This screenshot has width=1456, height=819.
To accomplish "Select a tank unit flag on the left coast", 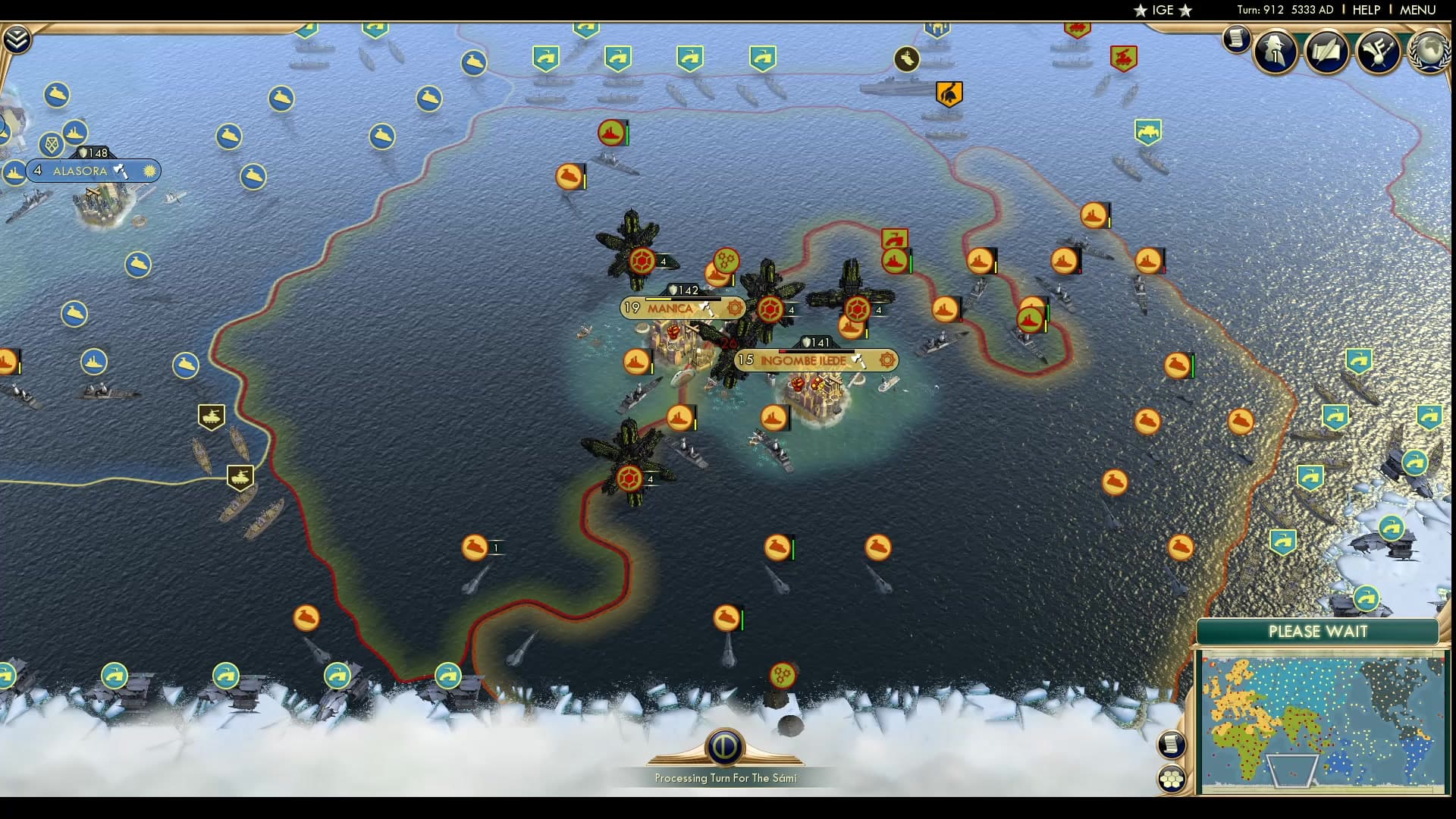I will pyautogui.click(x=213, y=416).
